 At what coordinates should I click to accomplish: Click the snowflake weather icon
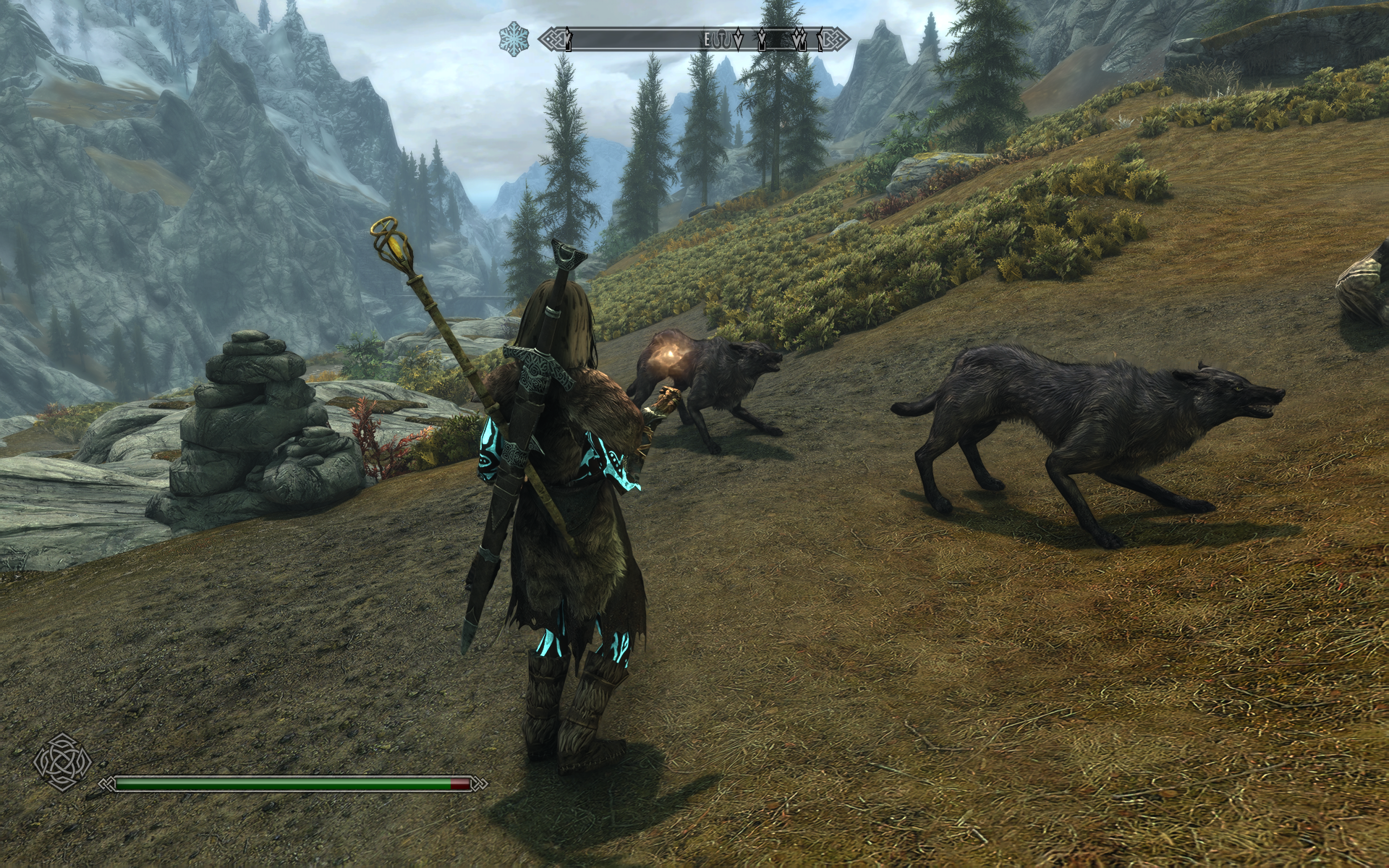[514, 38]
